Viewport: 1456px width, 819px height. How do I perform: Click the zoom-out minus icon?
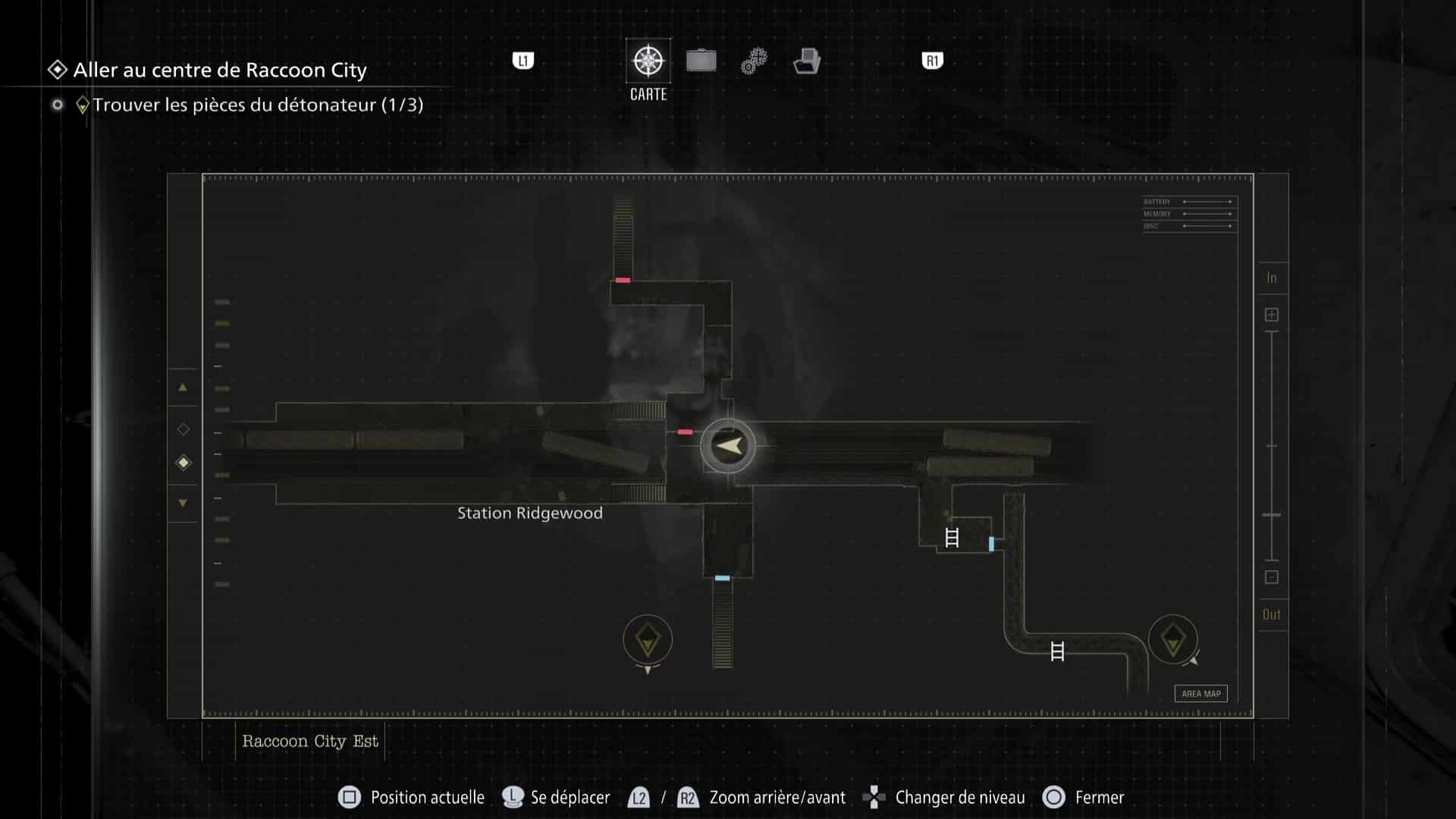1272,577
